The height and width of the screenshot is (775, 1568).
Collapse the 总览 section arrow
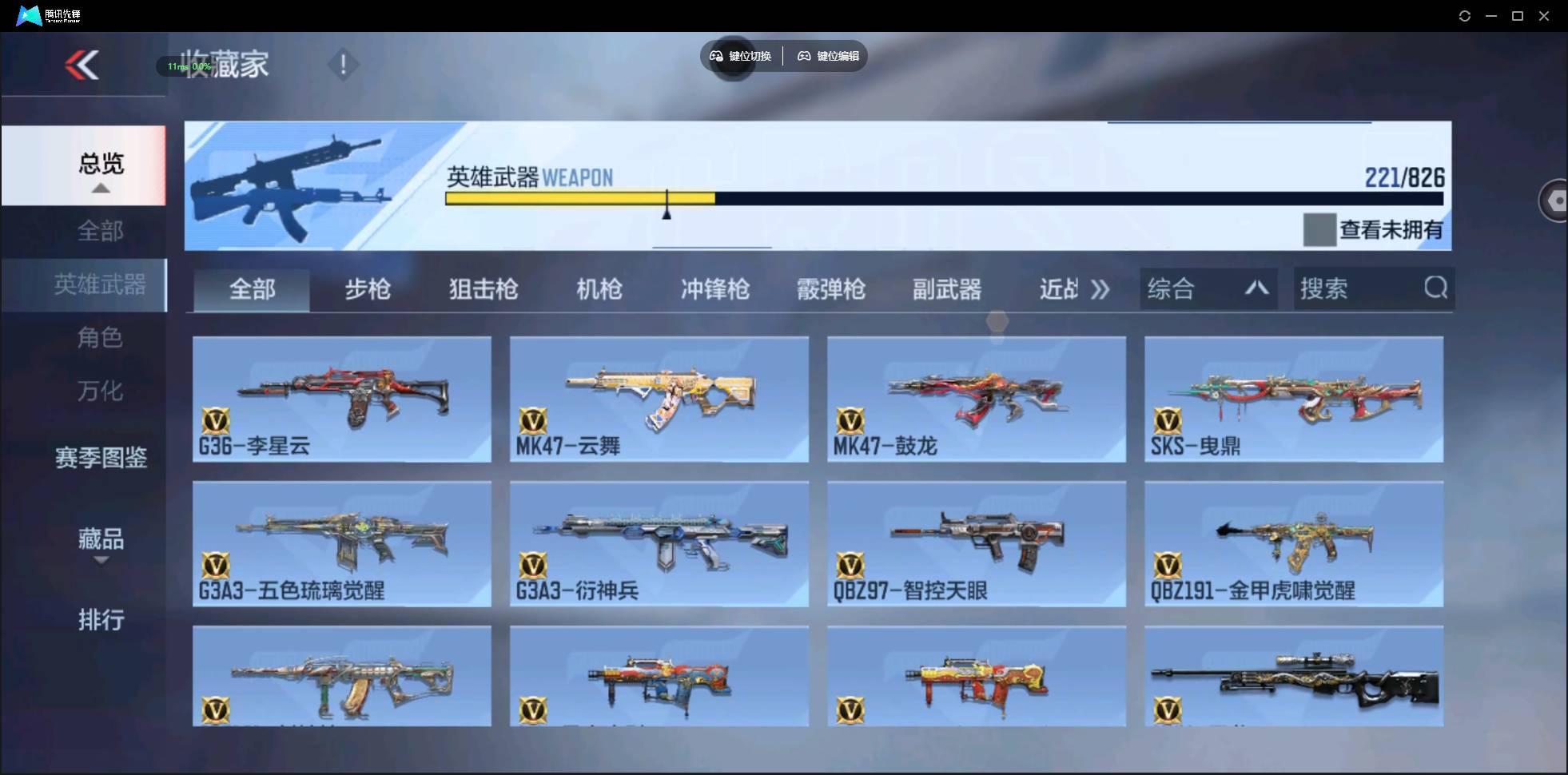click(99, 187)
